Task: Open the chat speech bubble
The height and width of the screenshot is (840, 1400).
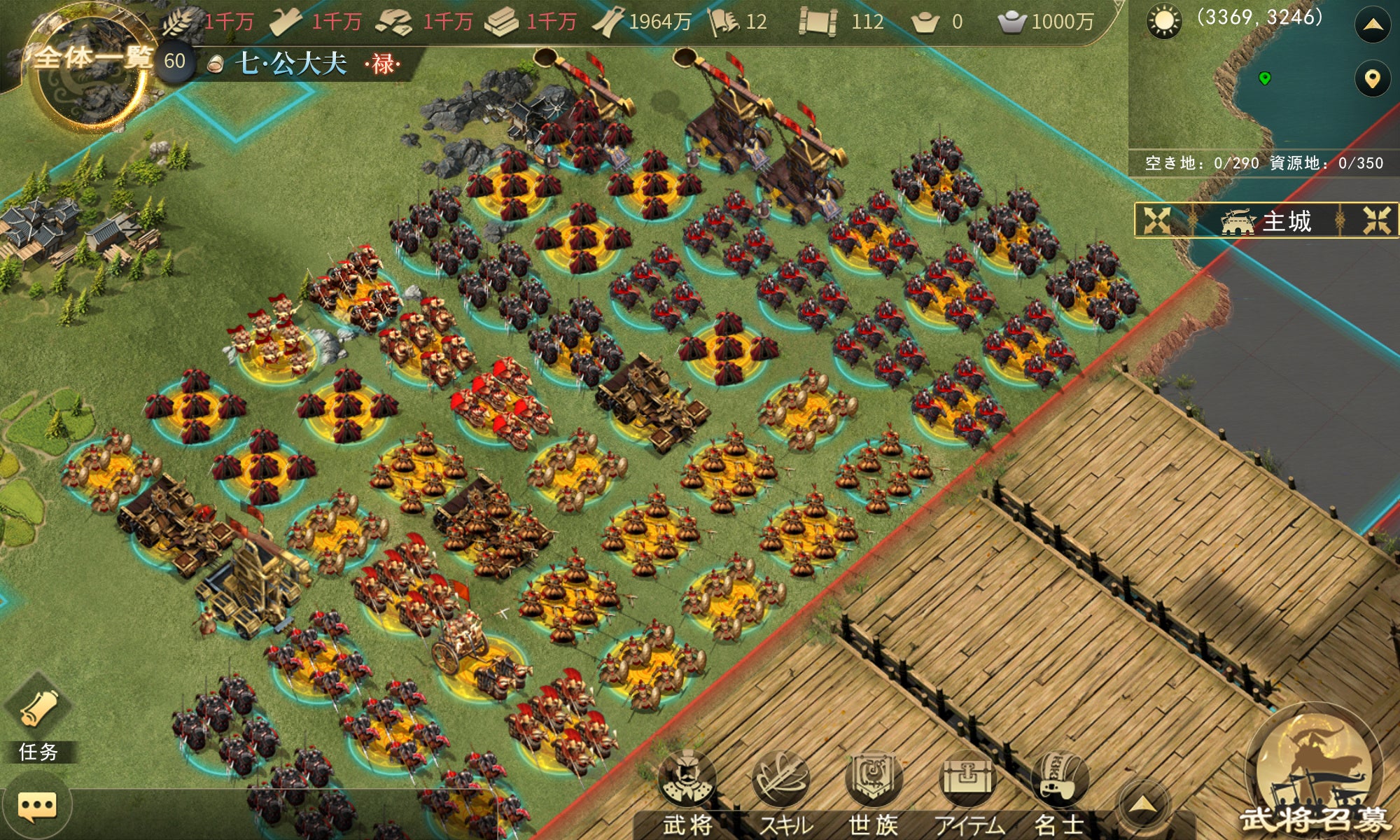Action: coord(37,807)
